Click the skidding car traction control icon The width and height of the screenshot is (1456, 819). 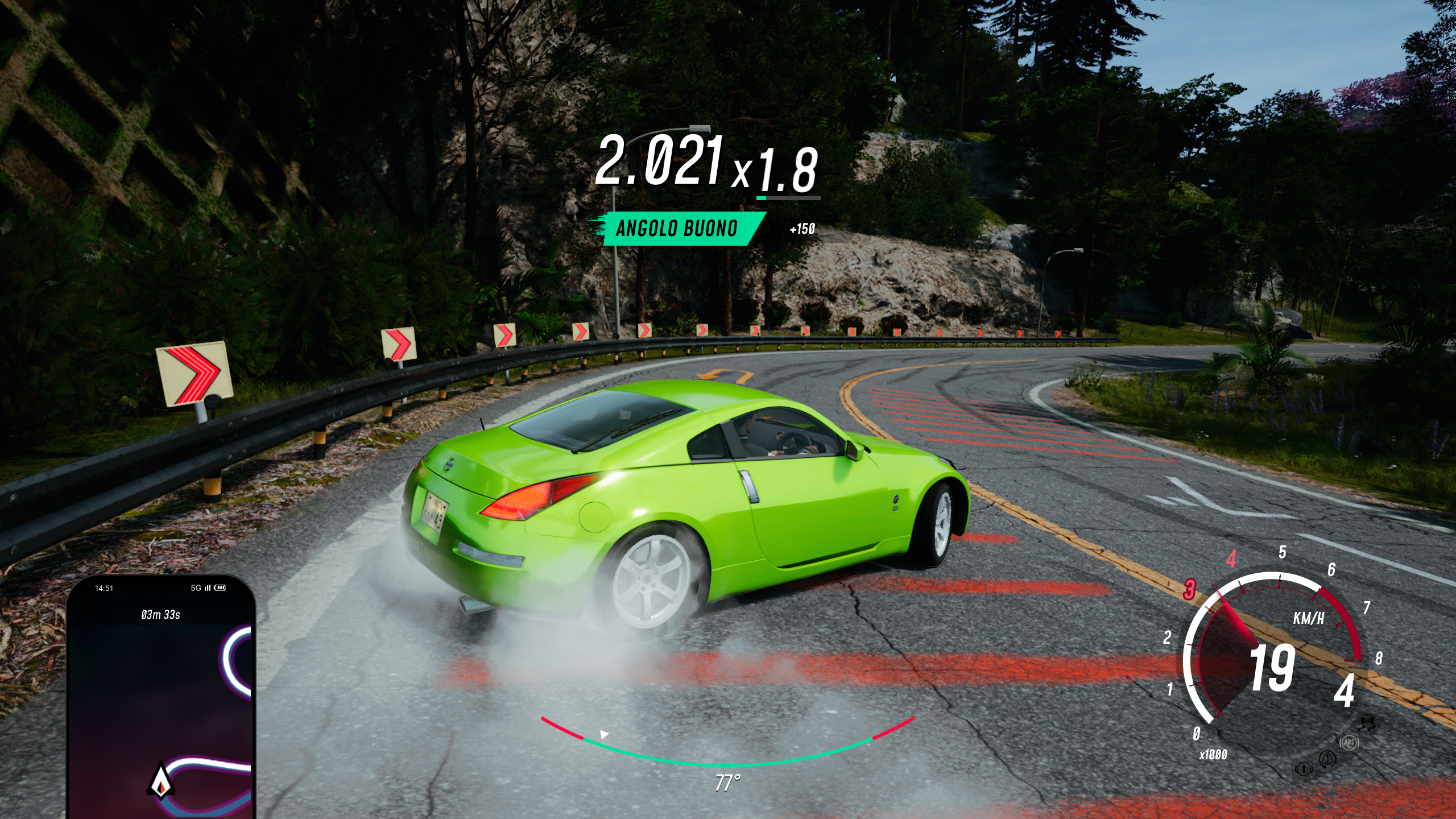pos(1366,723)
